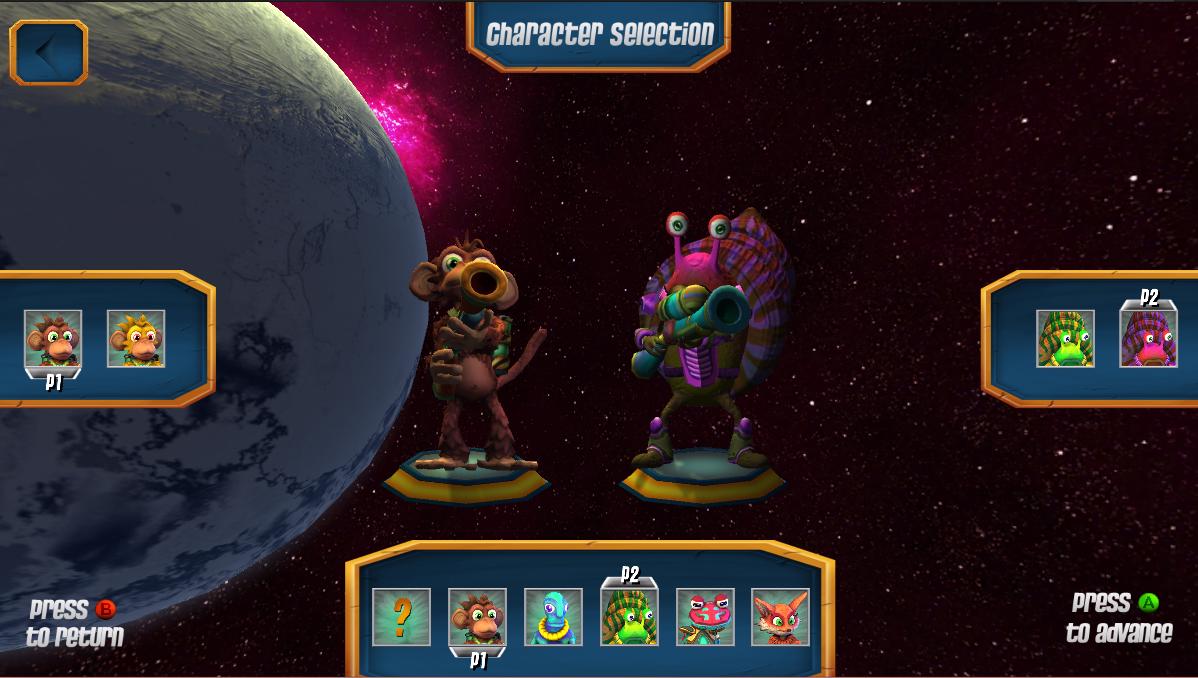Select the orange fox character portrait

point(780,617)
